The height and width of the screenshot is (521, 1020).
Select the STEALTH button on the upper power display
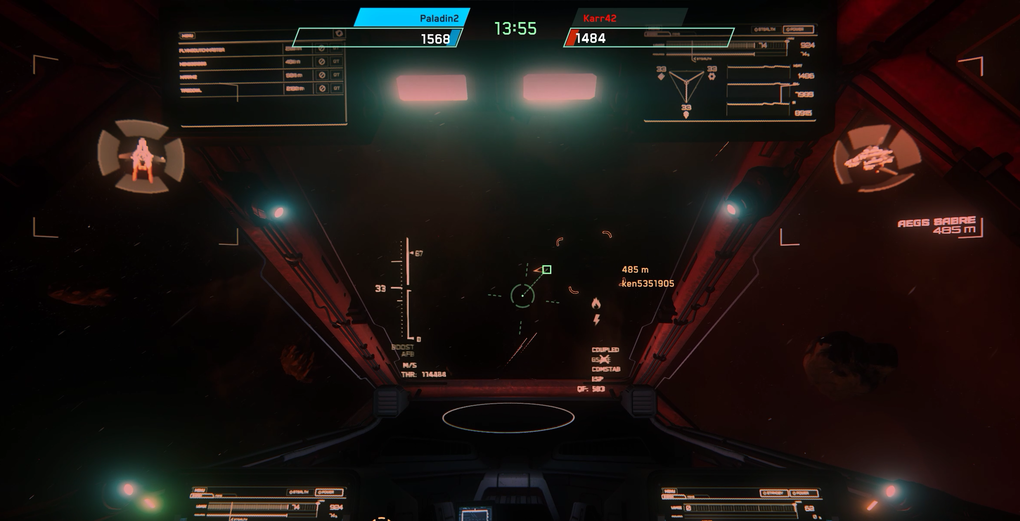pos(766,31)
